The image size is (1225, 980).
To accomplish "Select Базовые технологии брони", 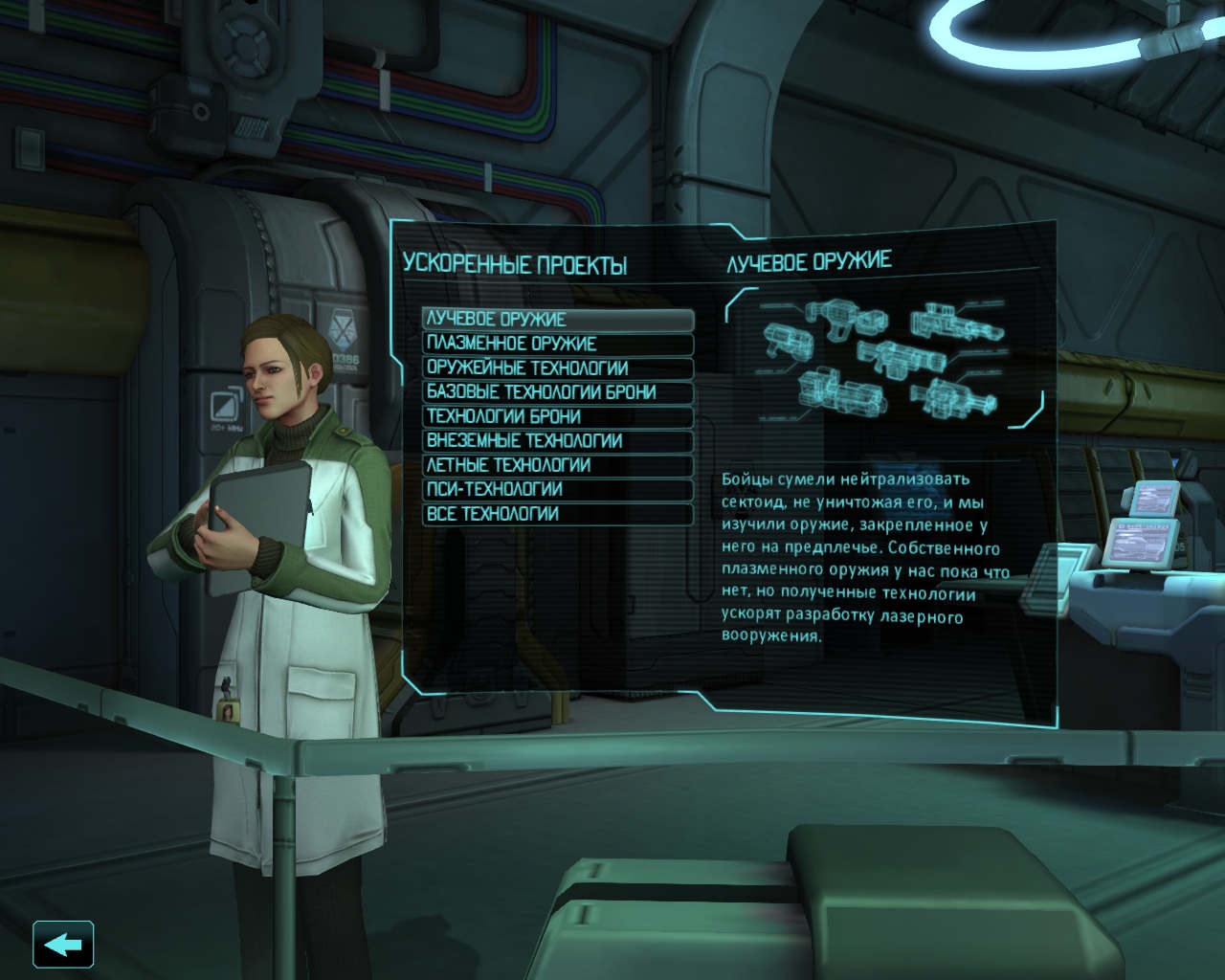I will (557, 392).
